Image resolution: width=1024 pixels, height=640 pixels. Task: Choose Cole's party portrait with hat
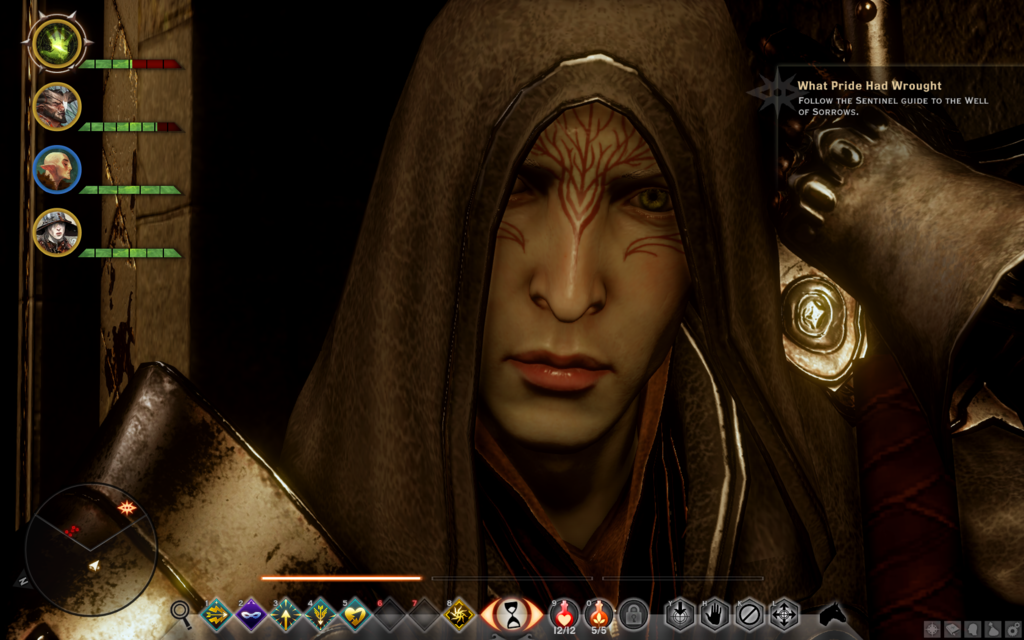click(x=56, y=232)
